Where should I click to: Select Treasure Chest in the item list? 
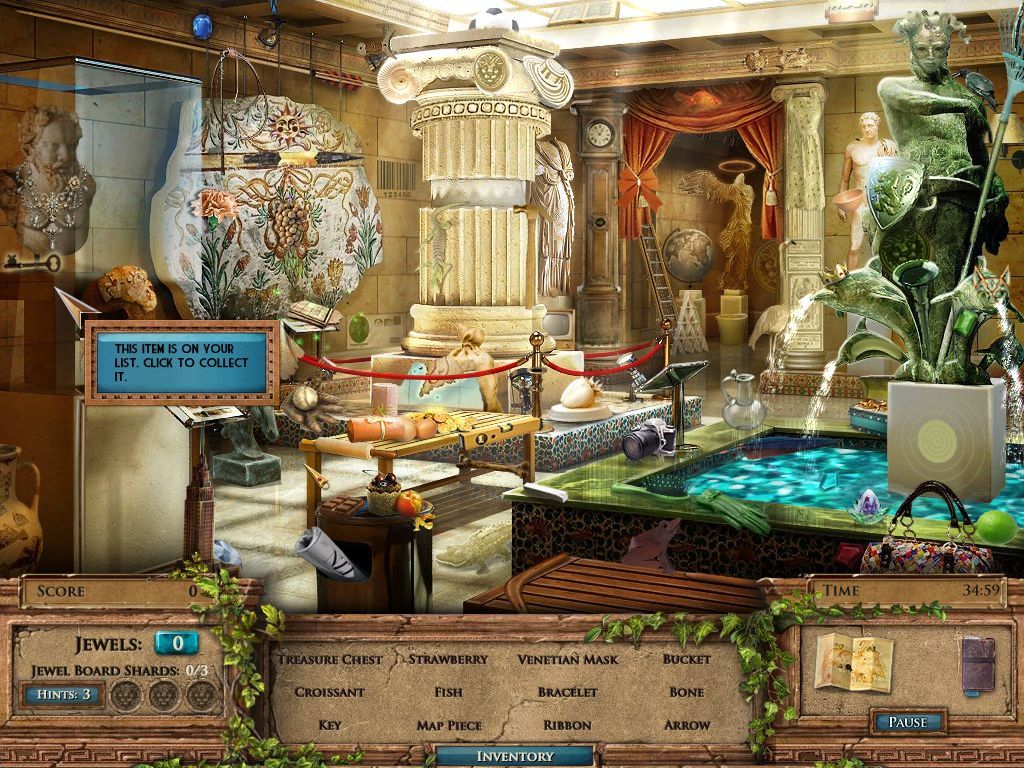pyautogui.click(x=330, y=659)
